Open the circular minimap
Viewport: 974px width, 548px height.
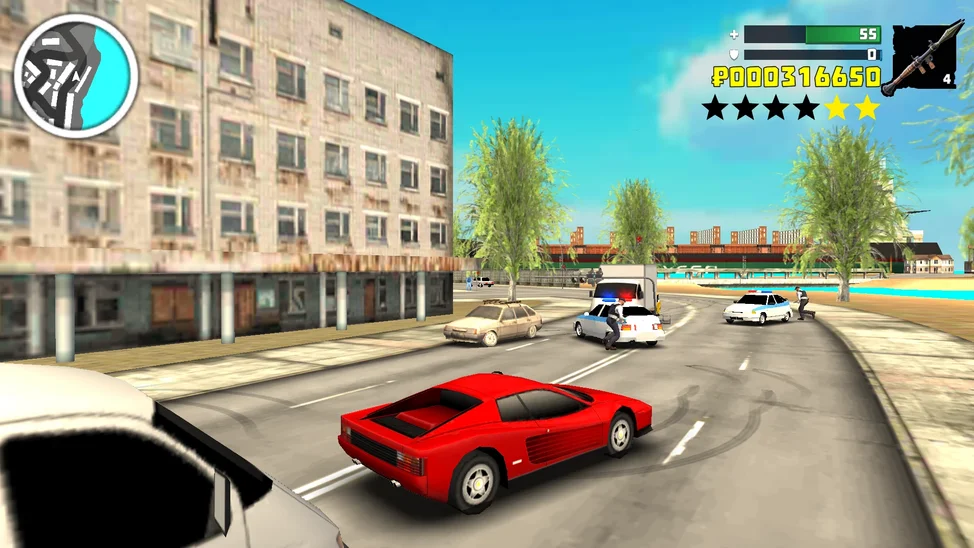click(75, 75)
